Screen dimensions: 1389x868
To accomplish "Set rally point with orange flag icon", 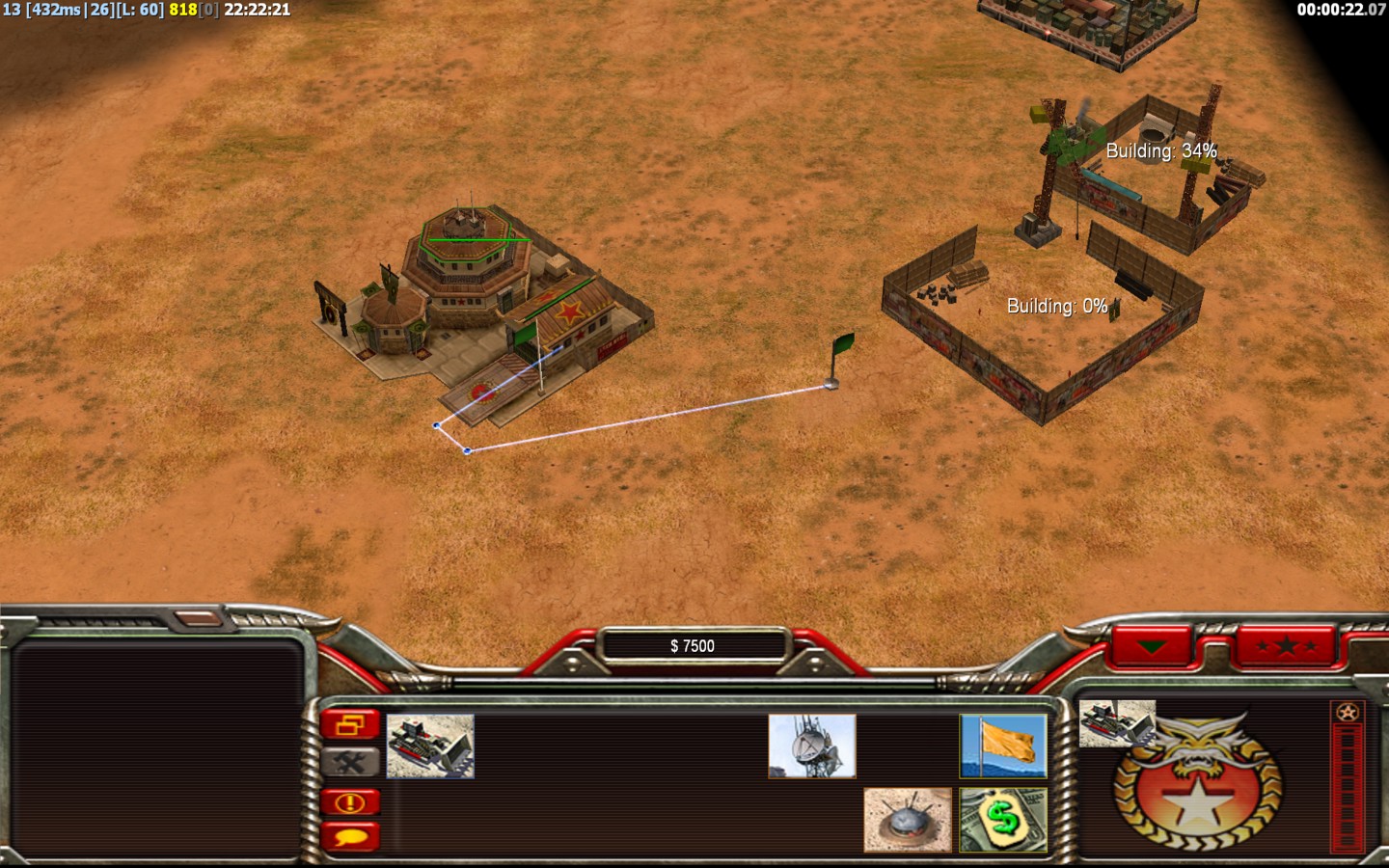I will 1003,746.
